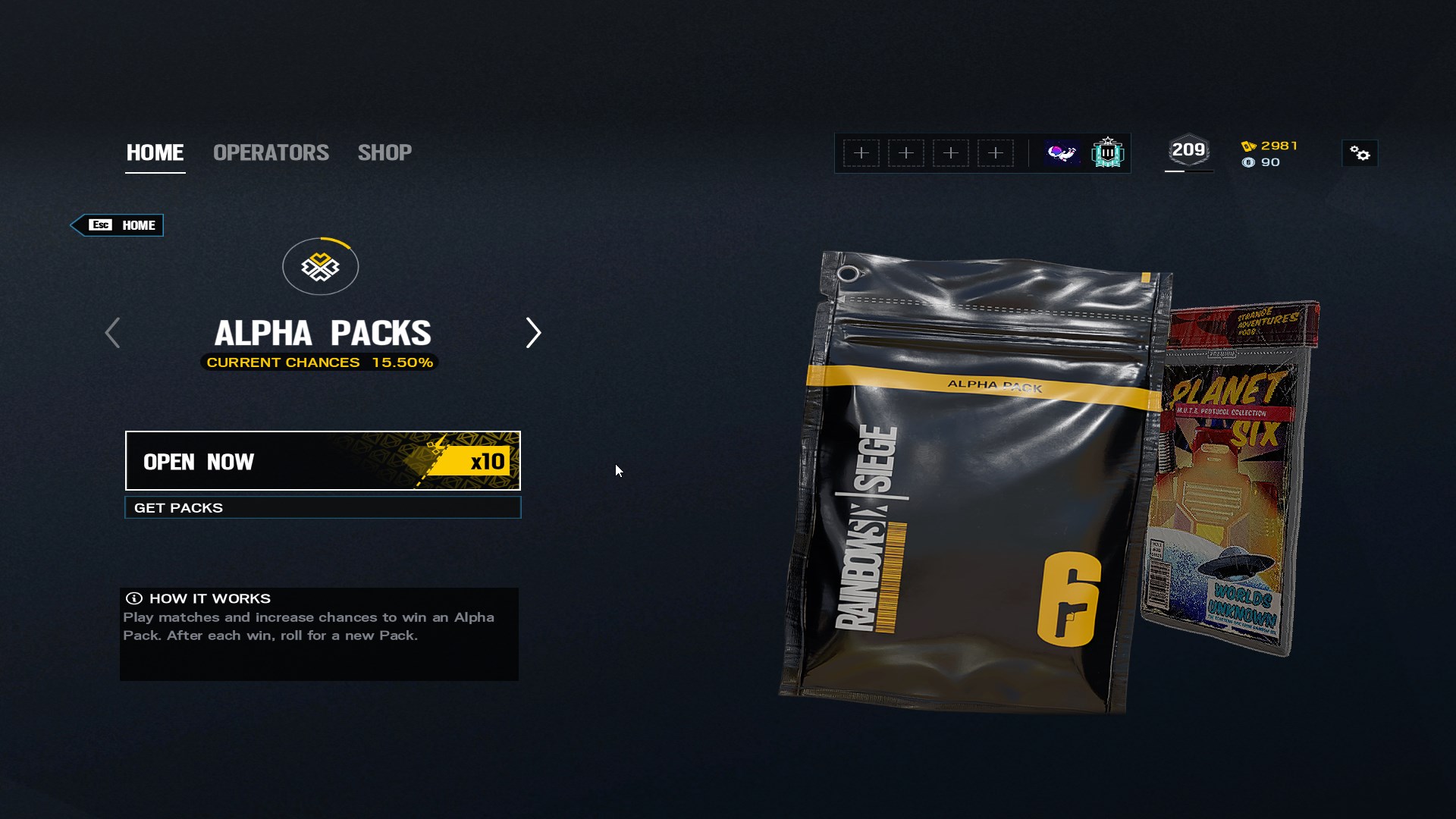View the player level 209 badge
Image resolution: width=1456 pixels, height=819 pixels.
[1188, 152]
